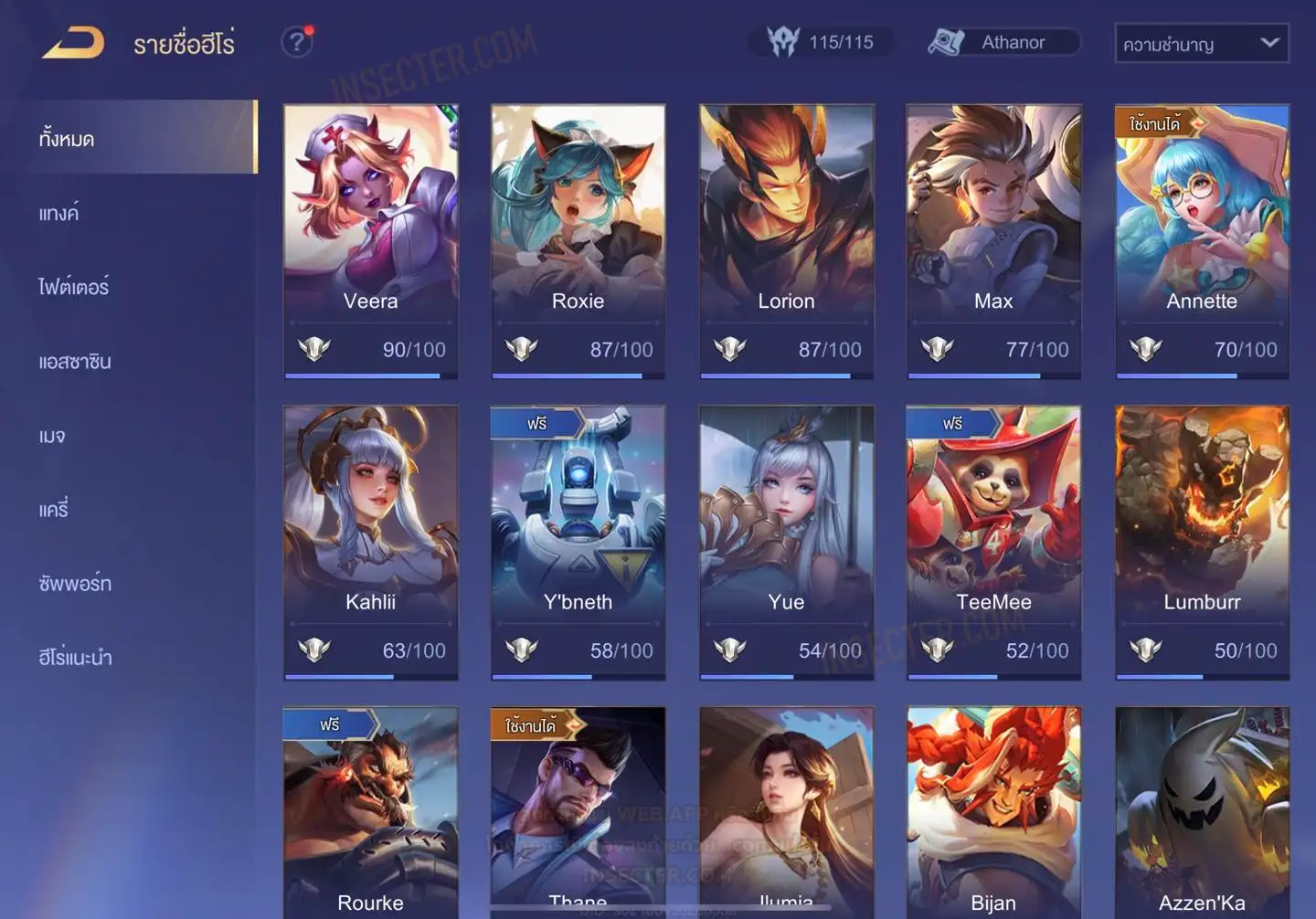Screen dimensions: 1316x919
Task: Open the proficiency sort dropdown
Action: (x=1201, y=43)
